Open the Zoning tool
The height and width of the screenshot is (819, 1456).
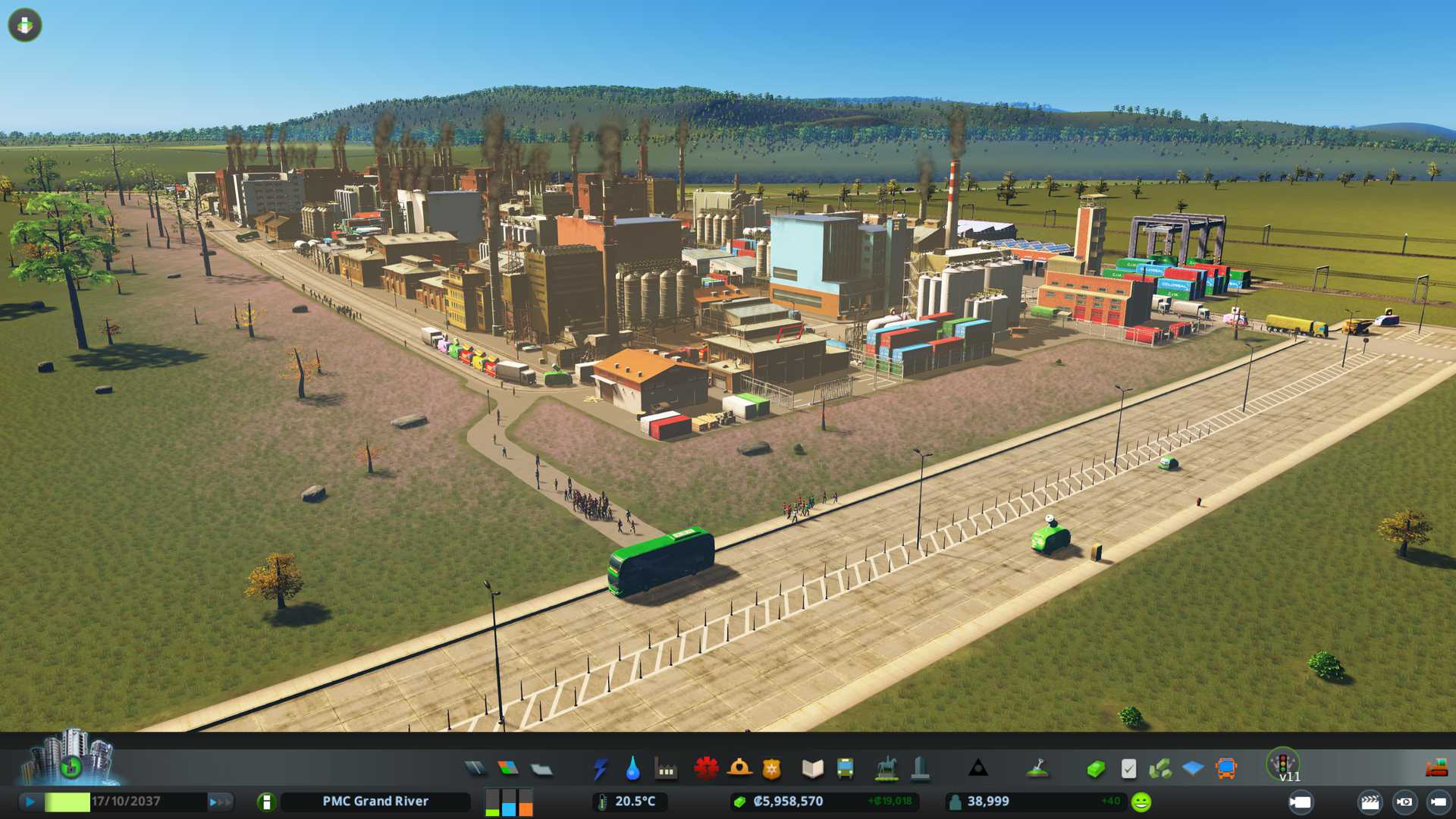pos(508,769)
